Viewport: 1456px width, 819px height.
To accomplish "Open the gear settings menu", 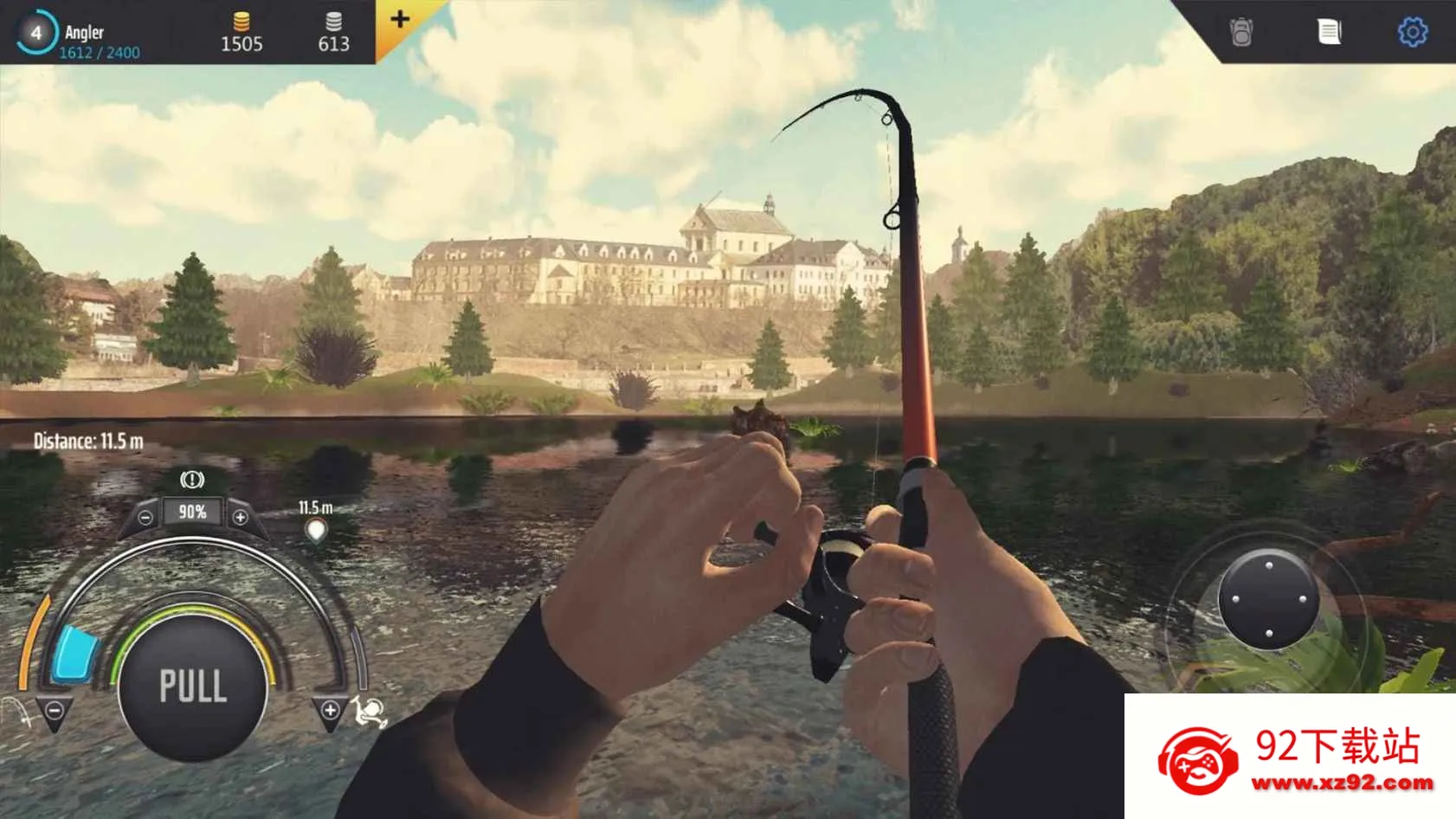I will (x=1413, y=32).
